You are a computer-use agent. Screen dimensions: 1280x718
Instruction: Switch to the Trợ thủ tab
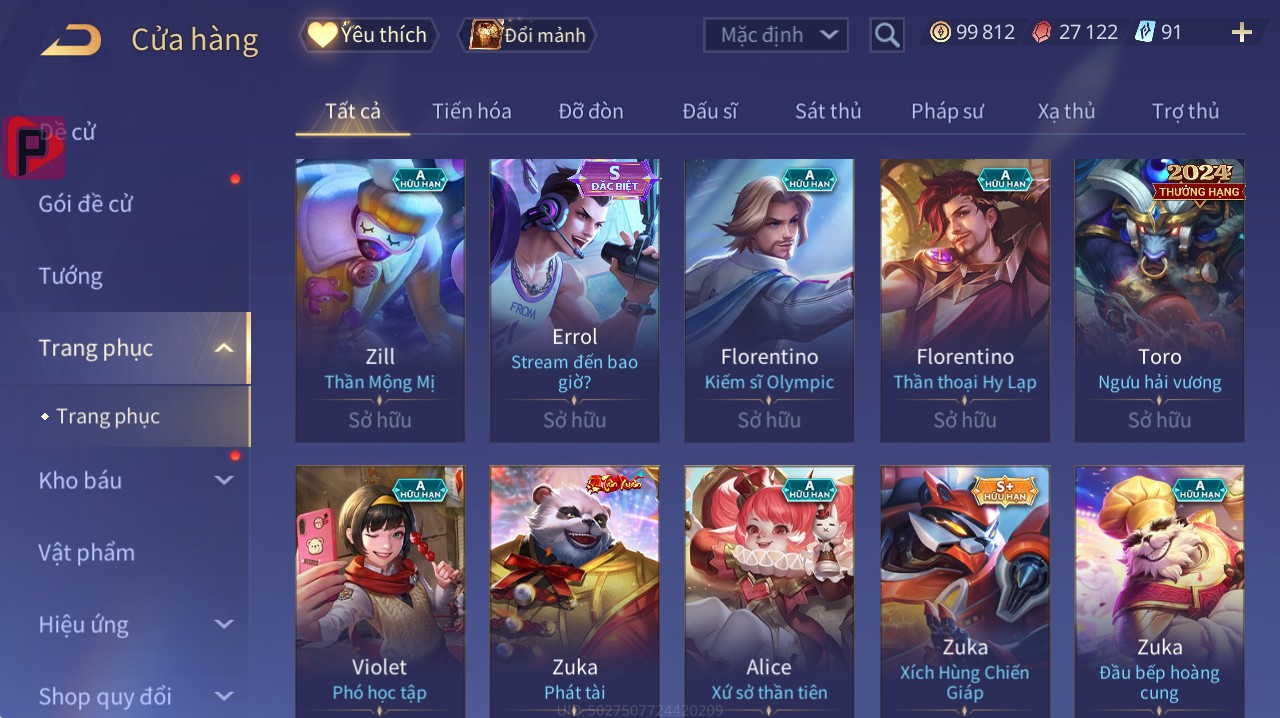pyautogui.click(x=1185, y=111)
